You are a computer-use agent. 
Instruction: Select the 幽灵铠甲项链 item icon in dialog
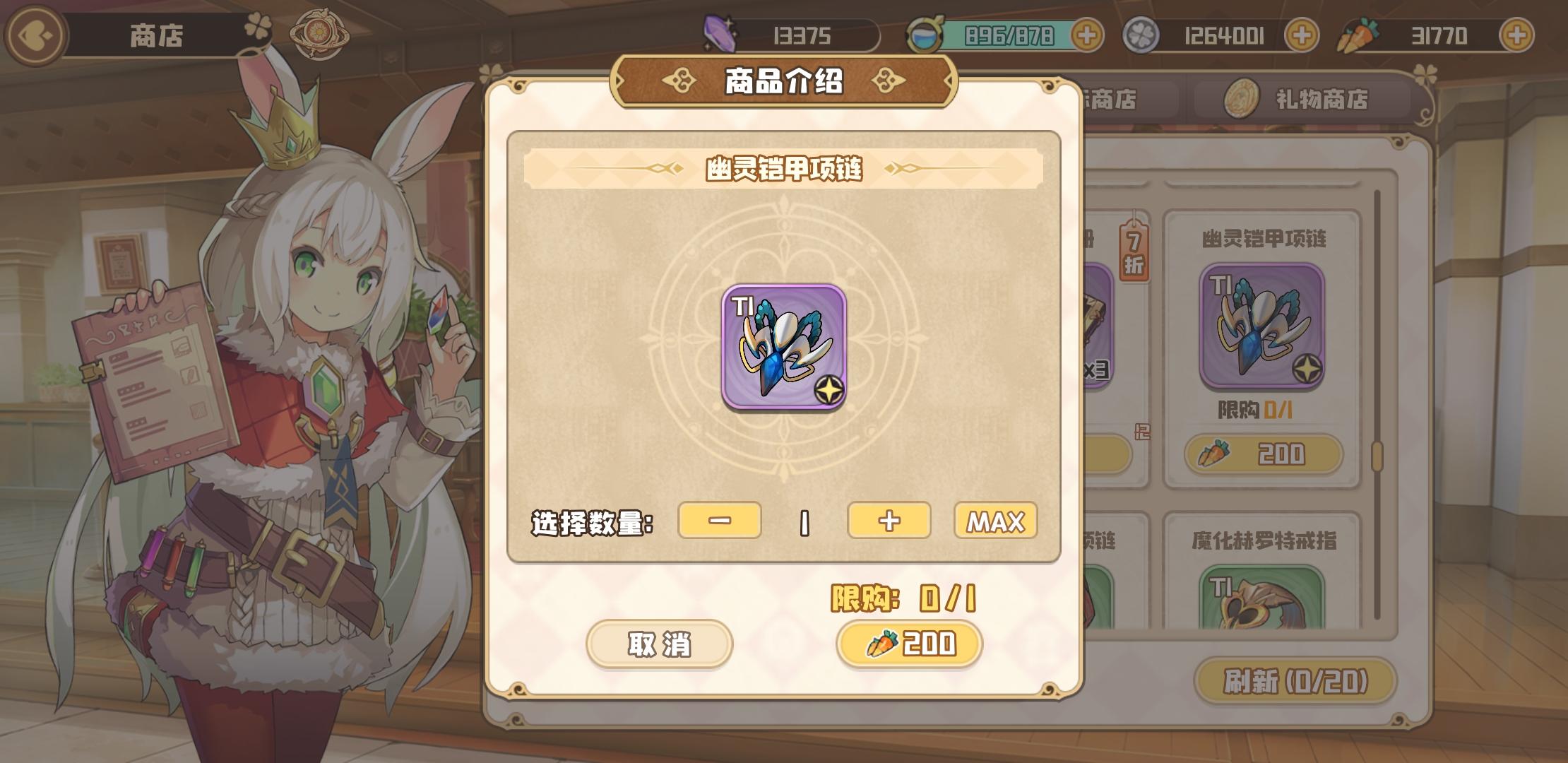[786, 348]
